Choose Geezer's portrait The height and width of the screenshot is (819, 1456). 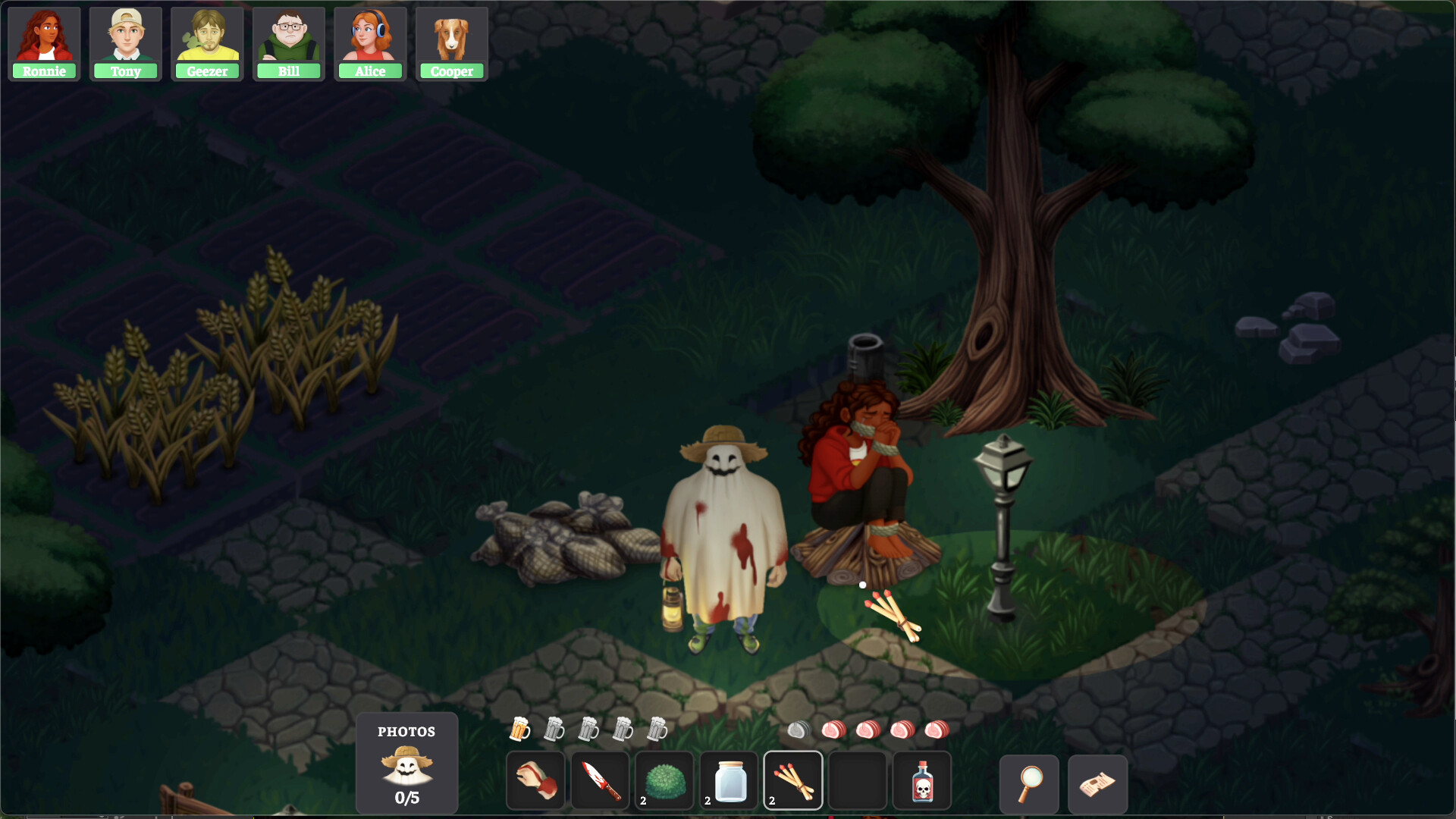[x=207, y=42]
